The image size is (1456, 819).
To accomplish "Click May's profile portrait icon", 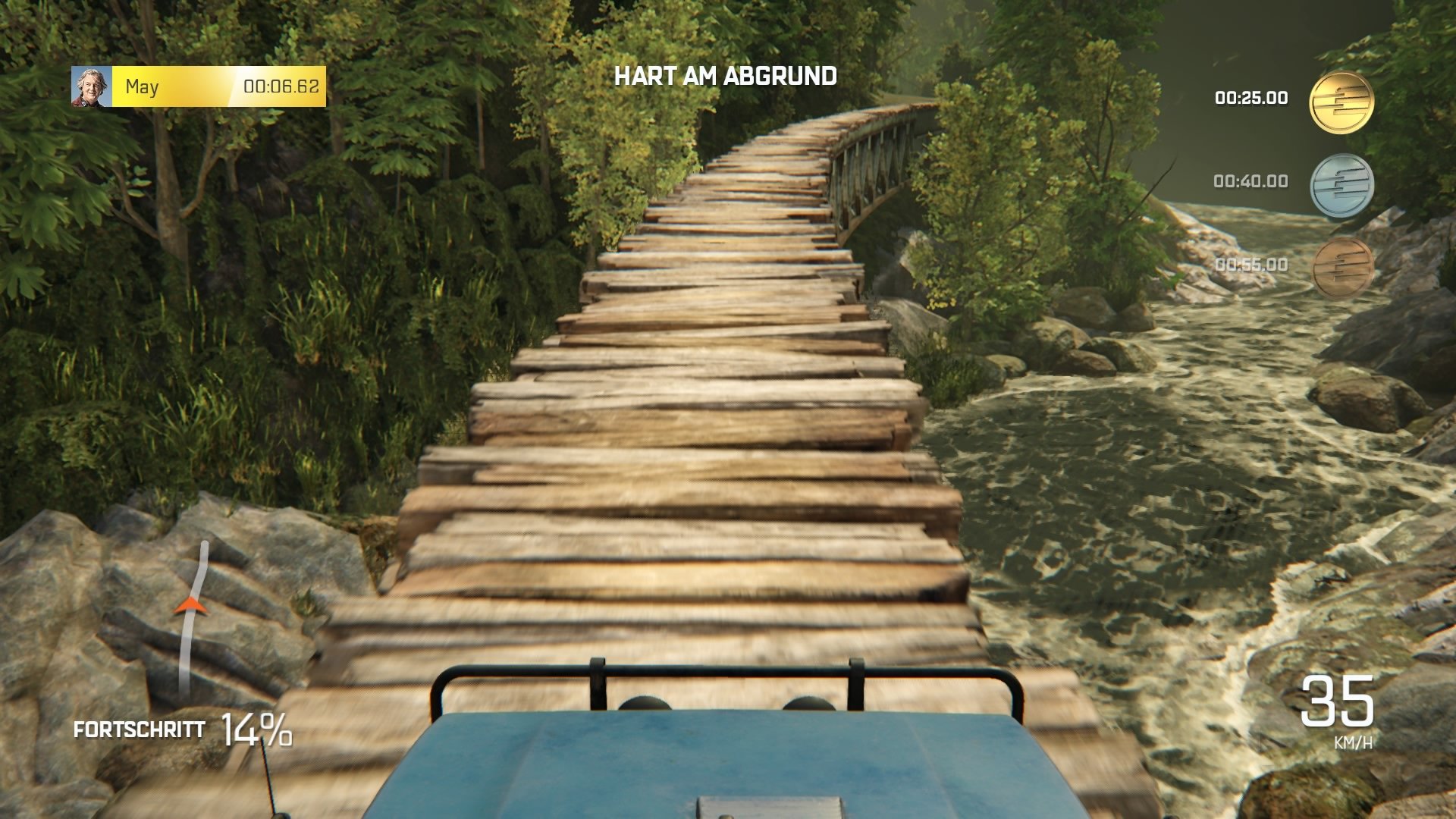I will [x=91, y=86].
